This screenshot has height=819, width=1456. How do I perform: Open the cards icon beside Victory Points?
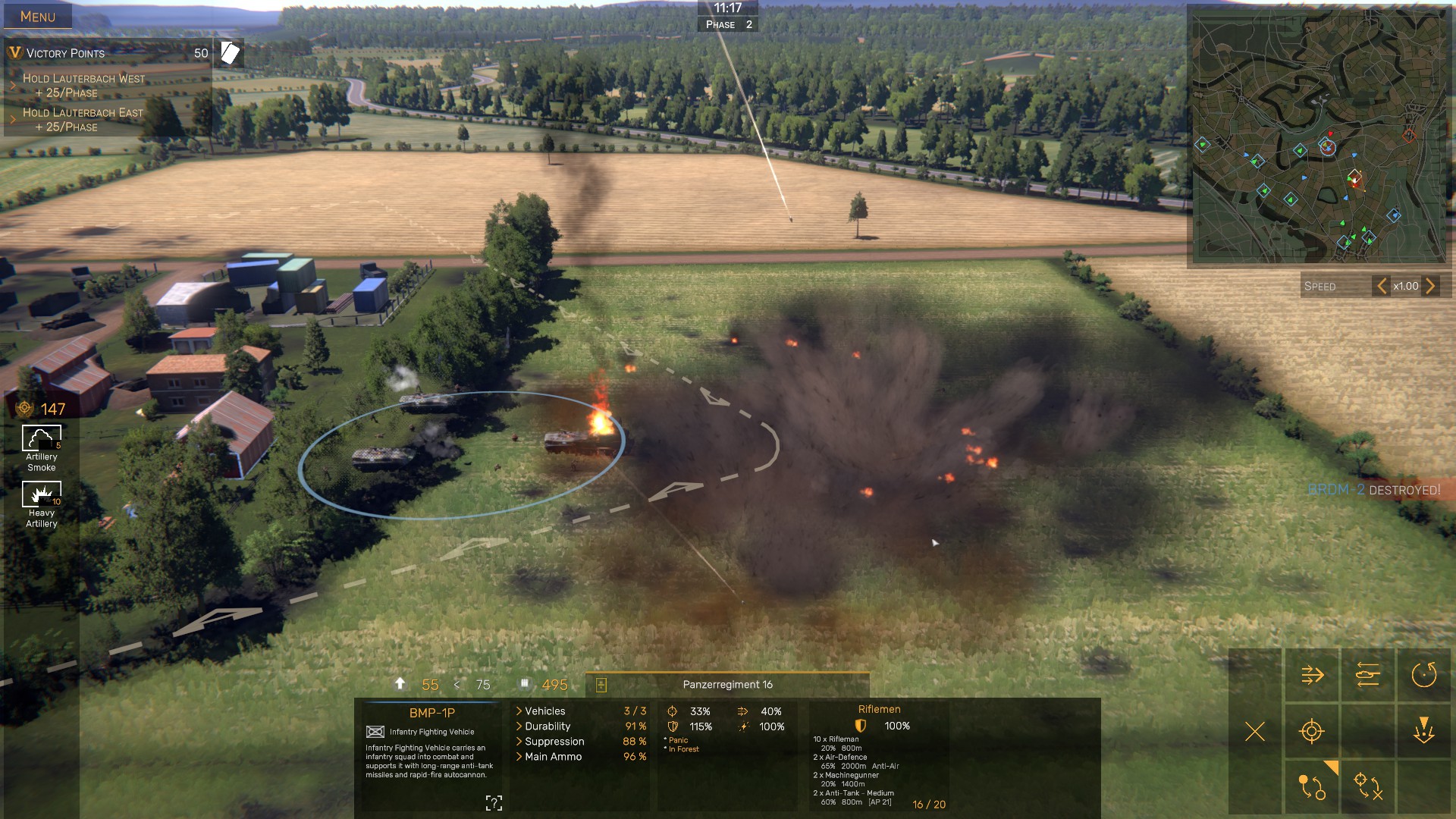click(x=230, y=52)
